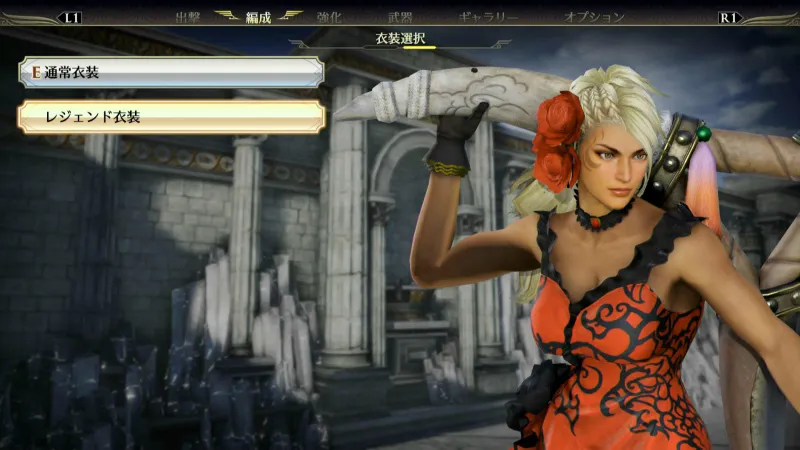Switch to the 出撃 tab

188,17
